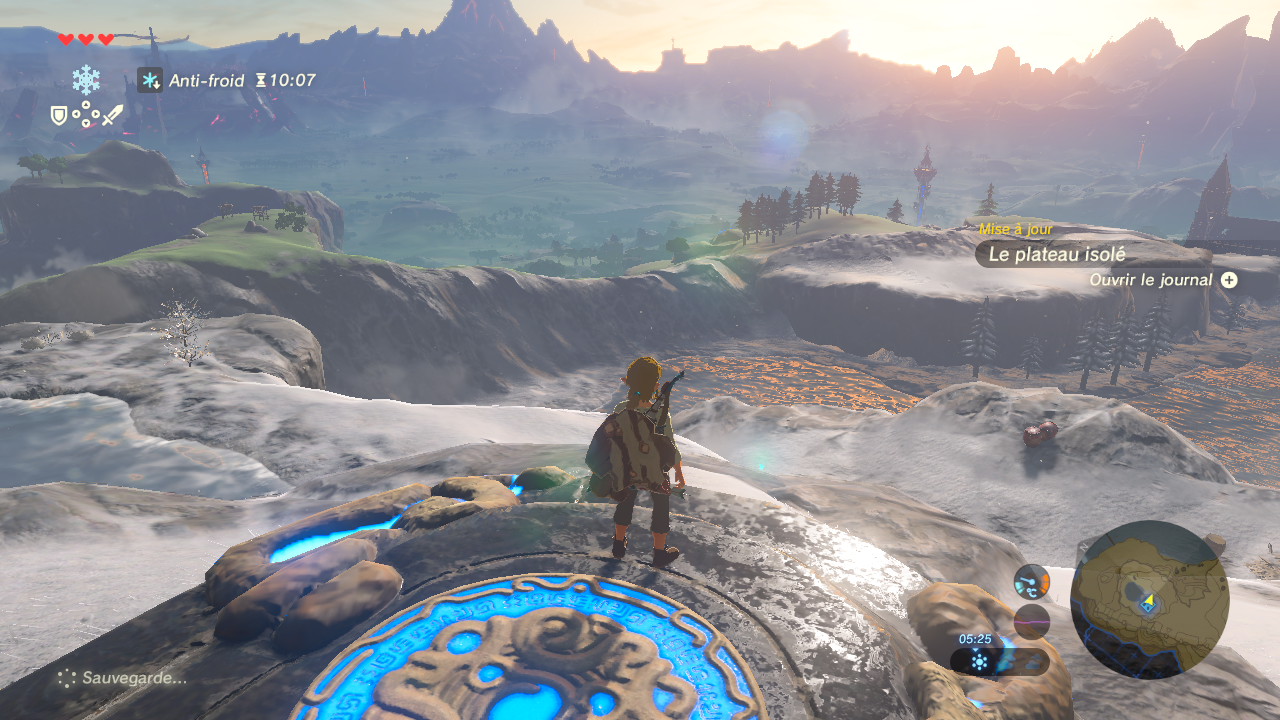This screenshot has width=1280, height=720.
Task: Open the circular minimap
Action: pos(1149,599)
